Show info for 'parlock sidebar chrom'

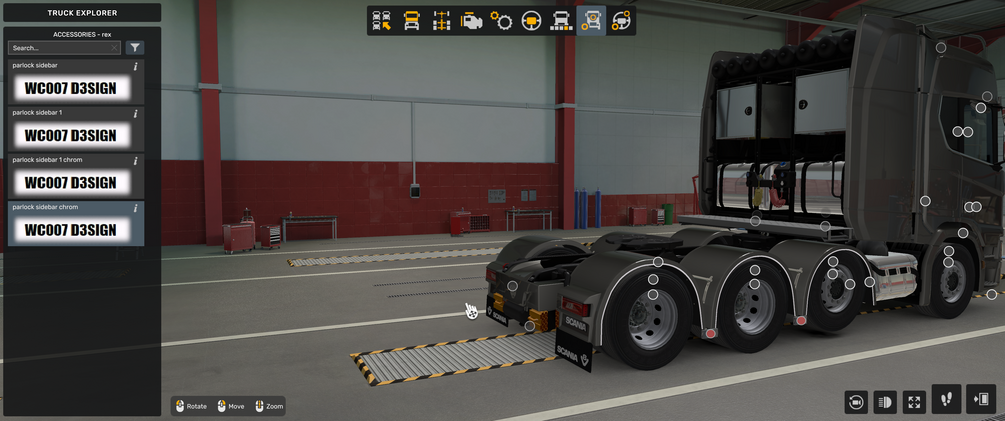[136, 207]
